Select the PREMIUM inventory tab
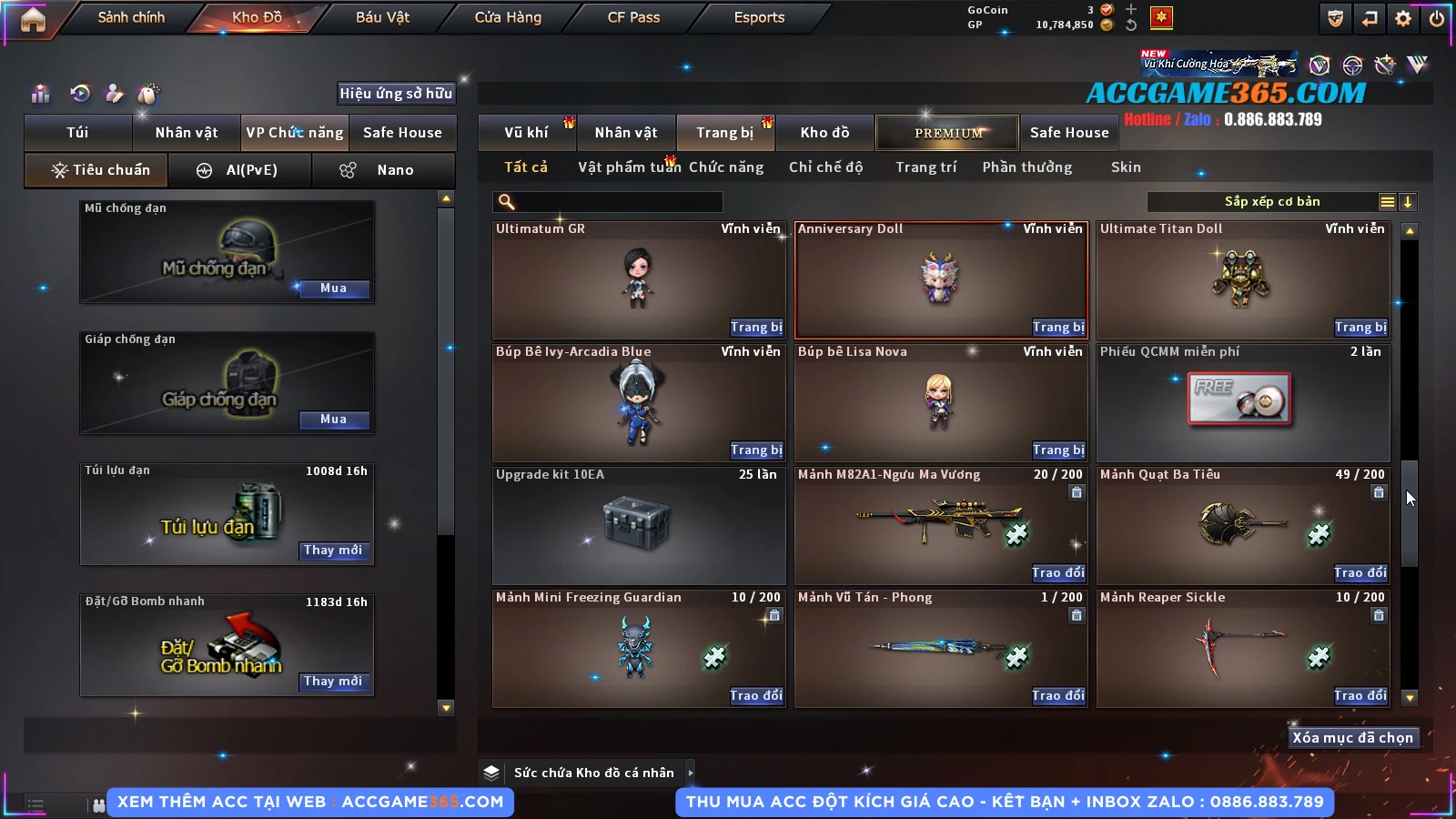 [948, 133]
